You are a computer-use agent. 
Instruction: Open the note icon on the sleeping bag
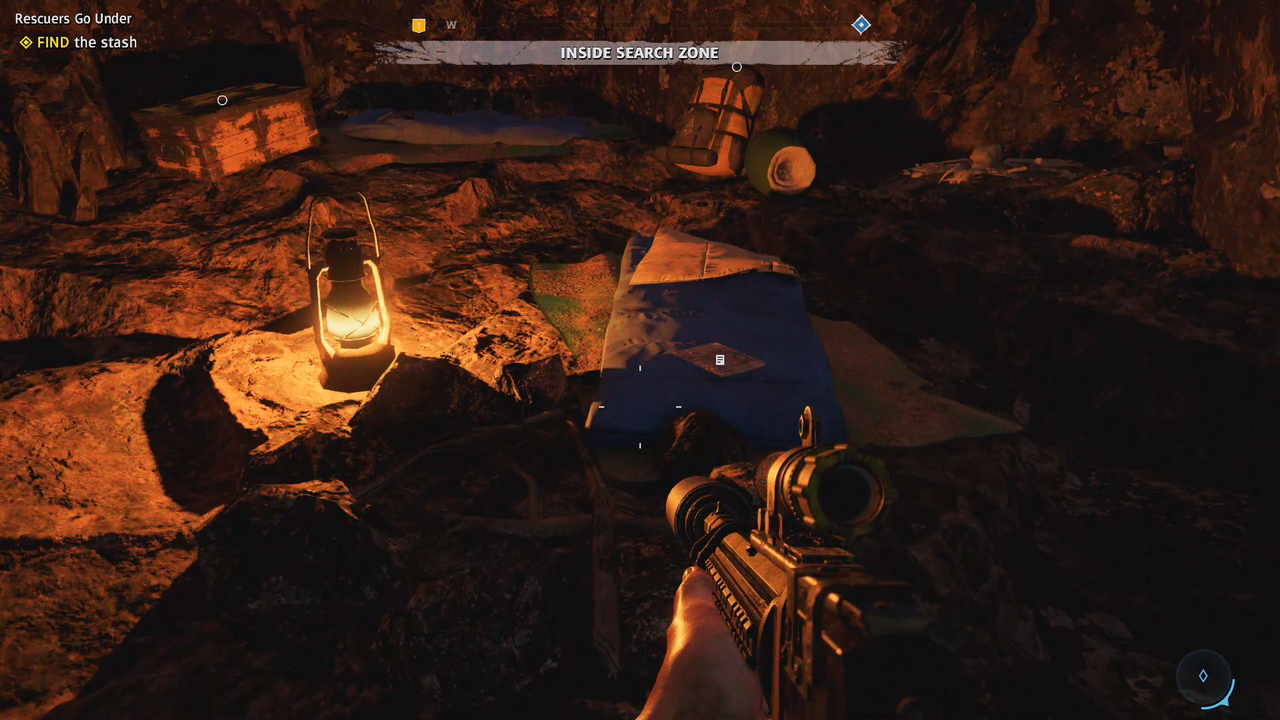[x=720, y=359]
